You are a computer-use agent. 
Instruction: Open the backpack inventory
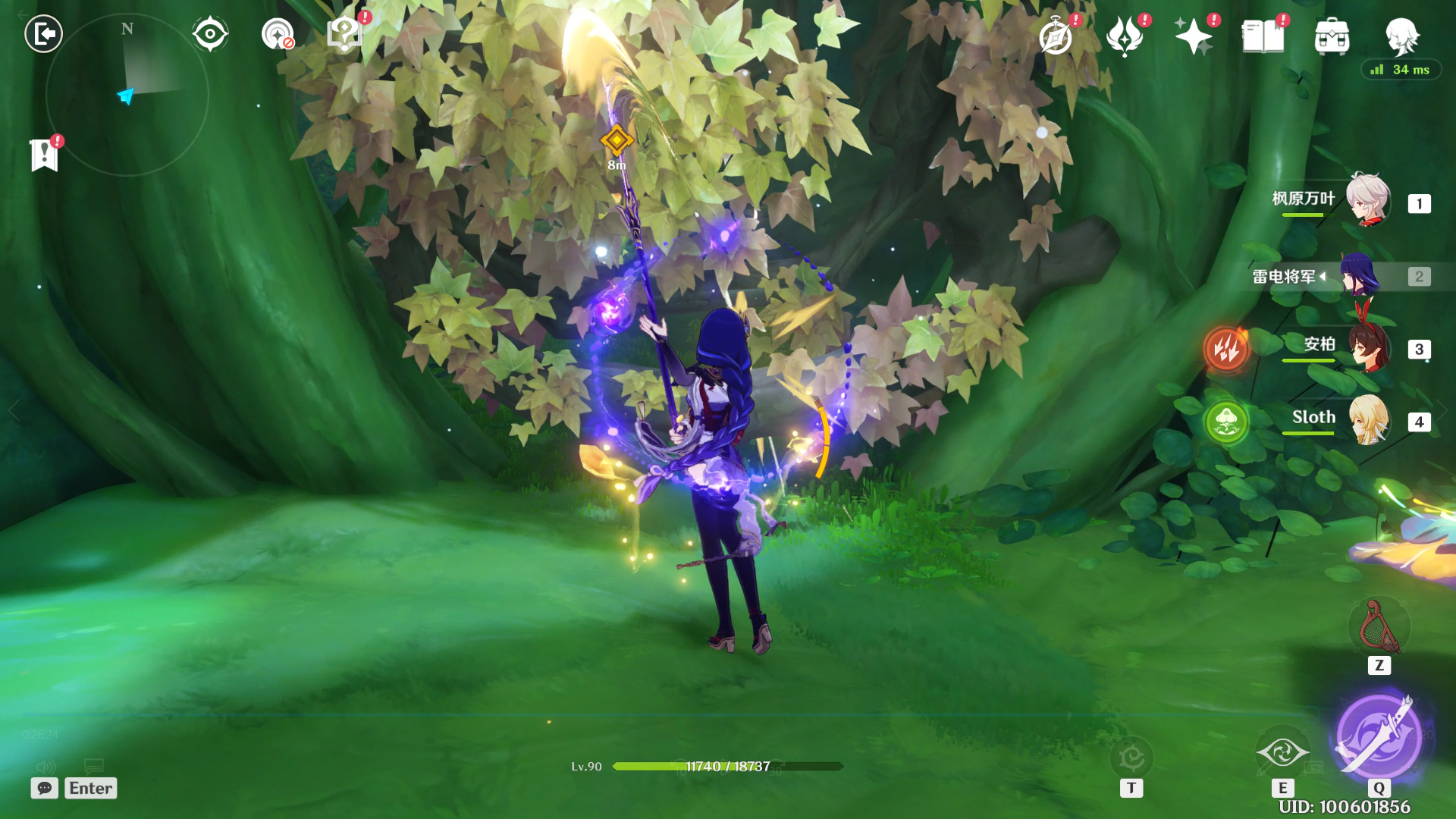pyautogui.click(x=1332, y=36)
